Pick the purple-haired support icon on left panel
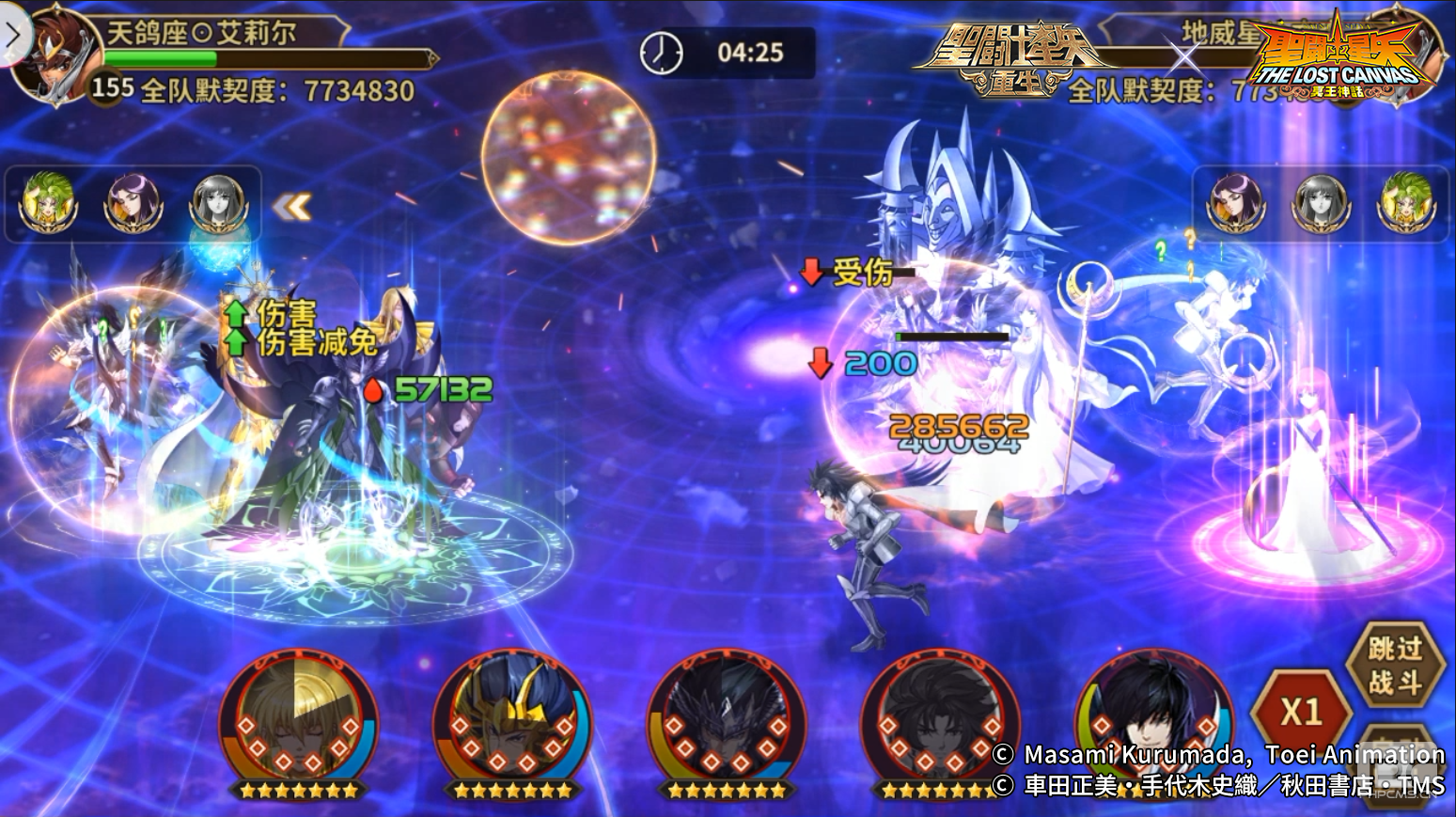Image resolution: width=1456 pixels, height=817 pixels. click(x=133, y=202)
